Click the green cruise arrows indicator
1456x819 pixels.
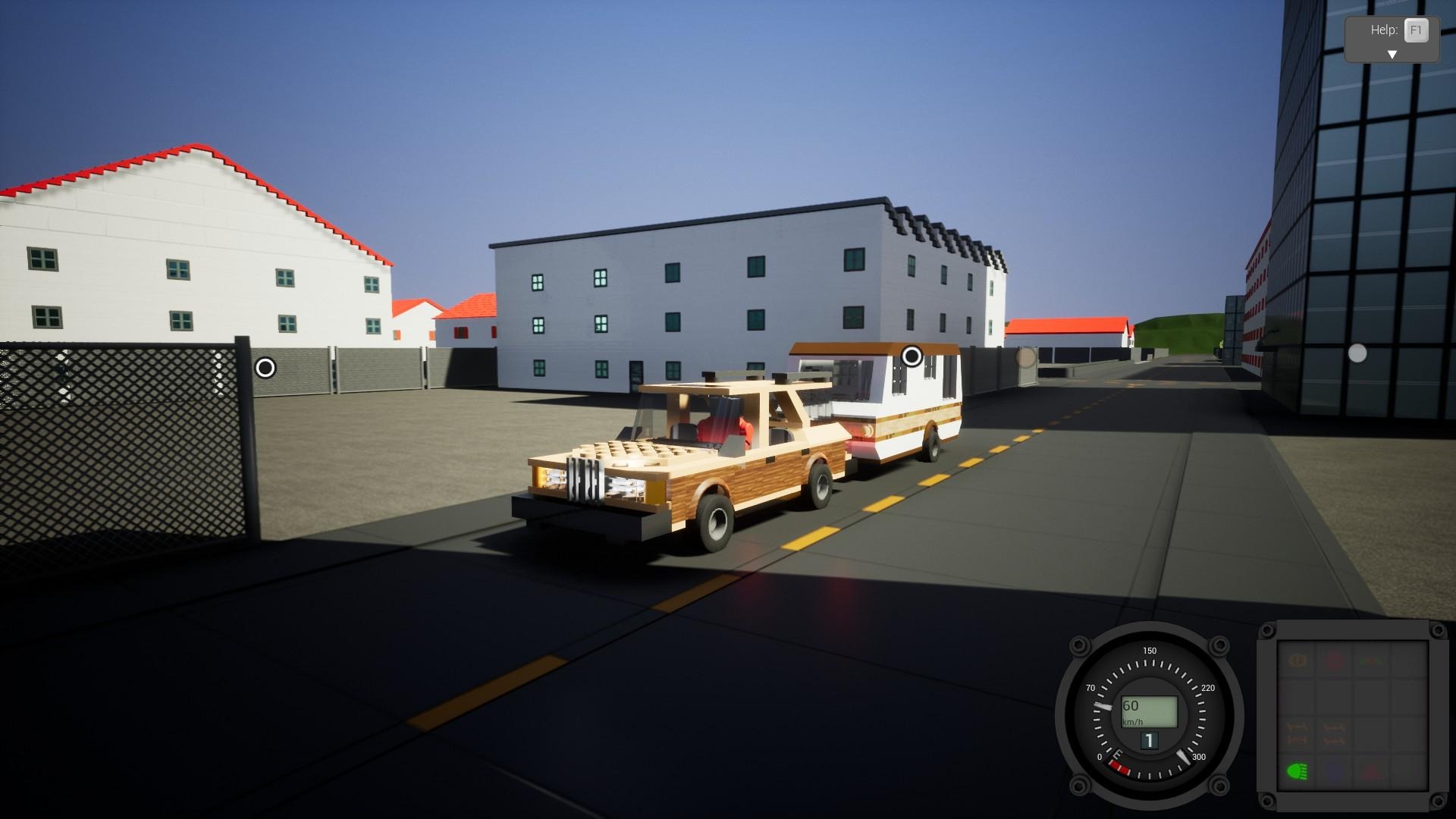tap(1370, 662)
